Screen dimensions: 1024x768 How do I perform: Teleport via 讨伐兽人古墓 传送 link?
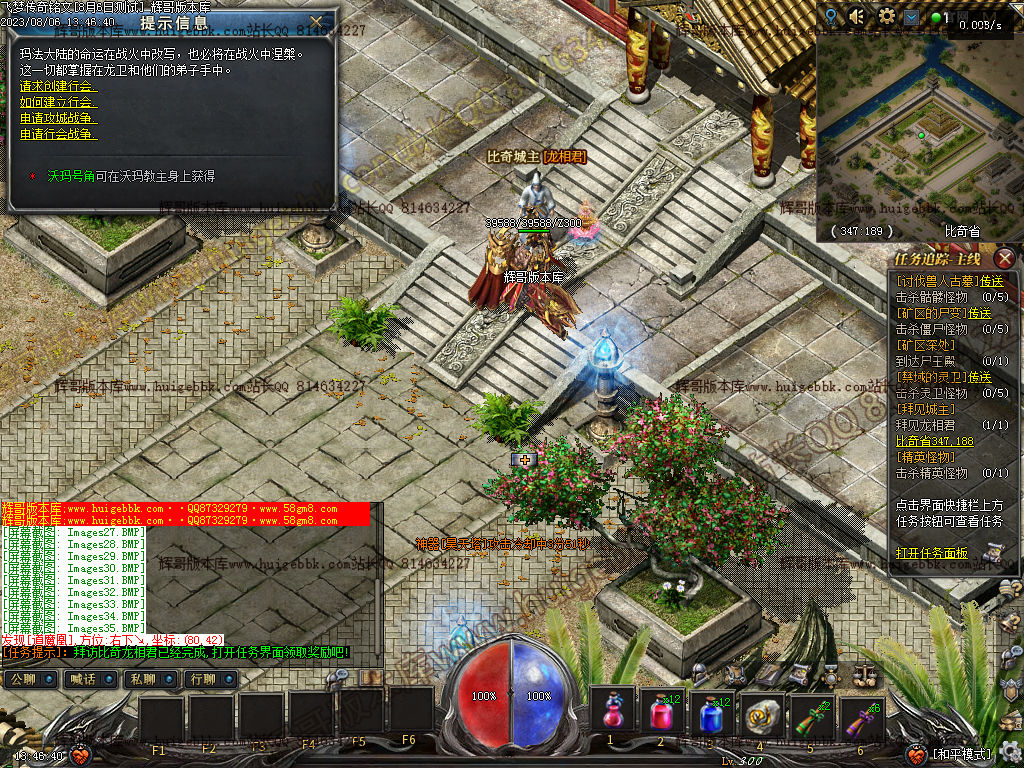tap(992, 281)
